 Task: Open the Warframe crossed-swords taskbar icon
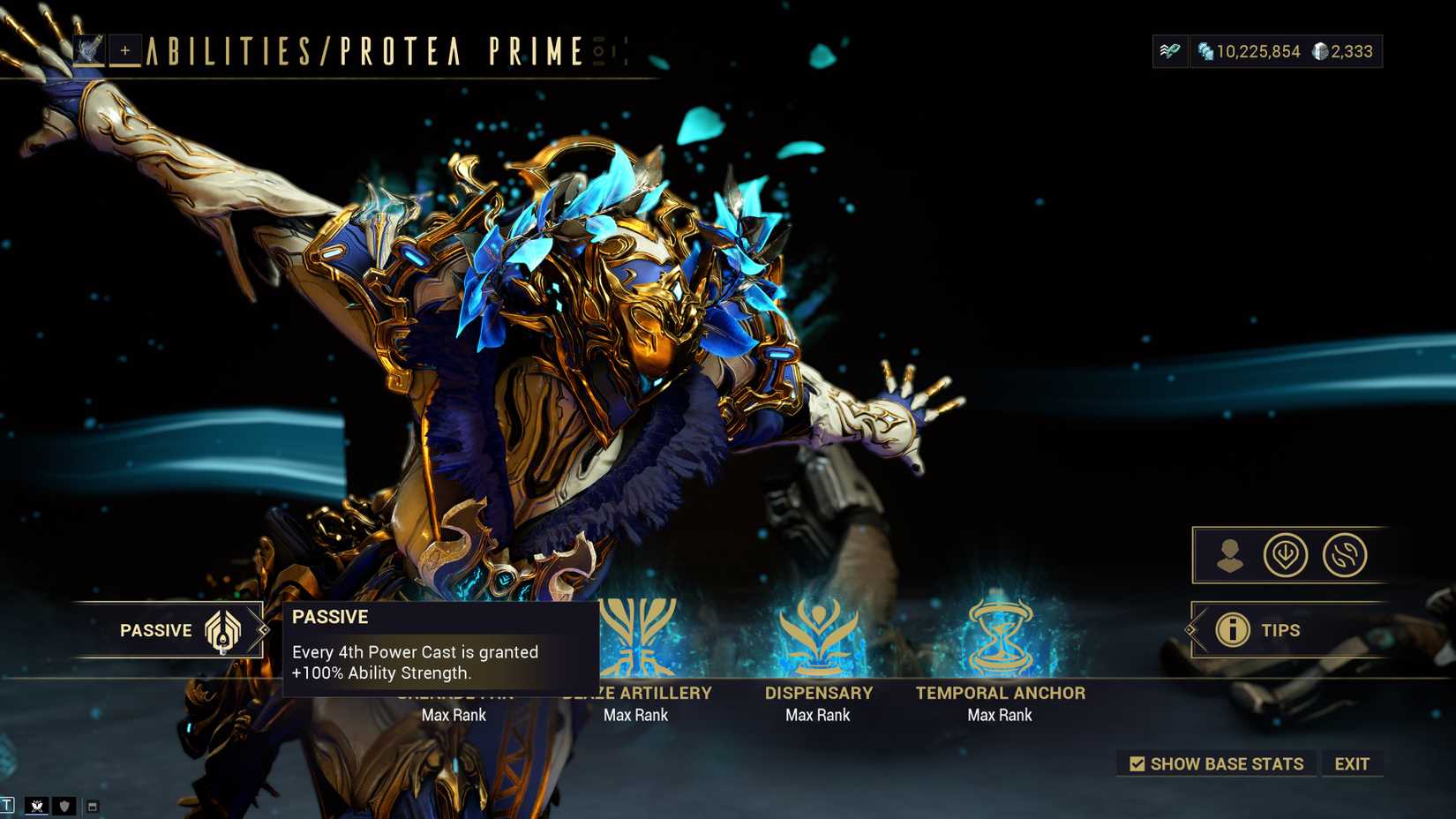37,807
